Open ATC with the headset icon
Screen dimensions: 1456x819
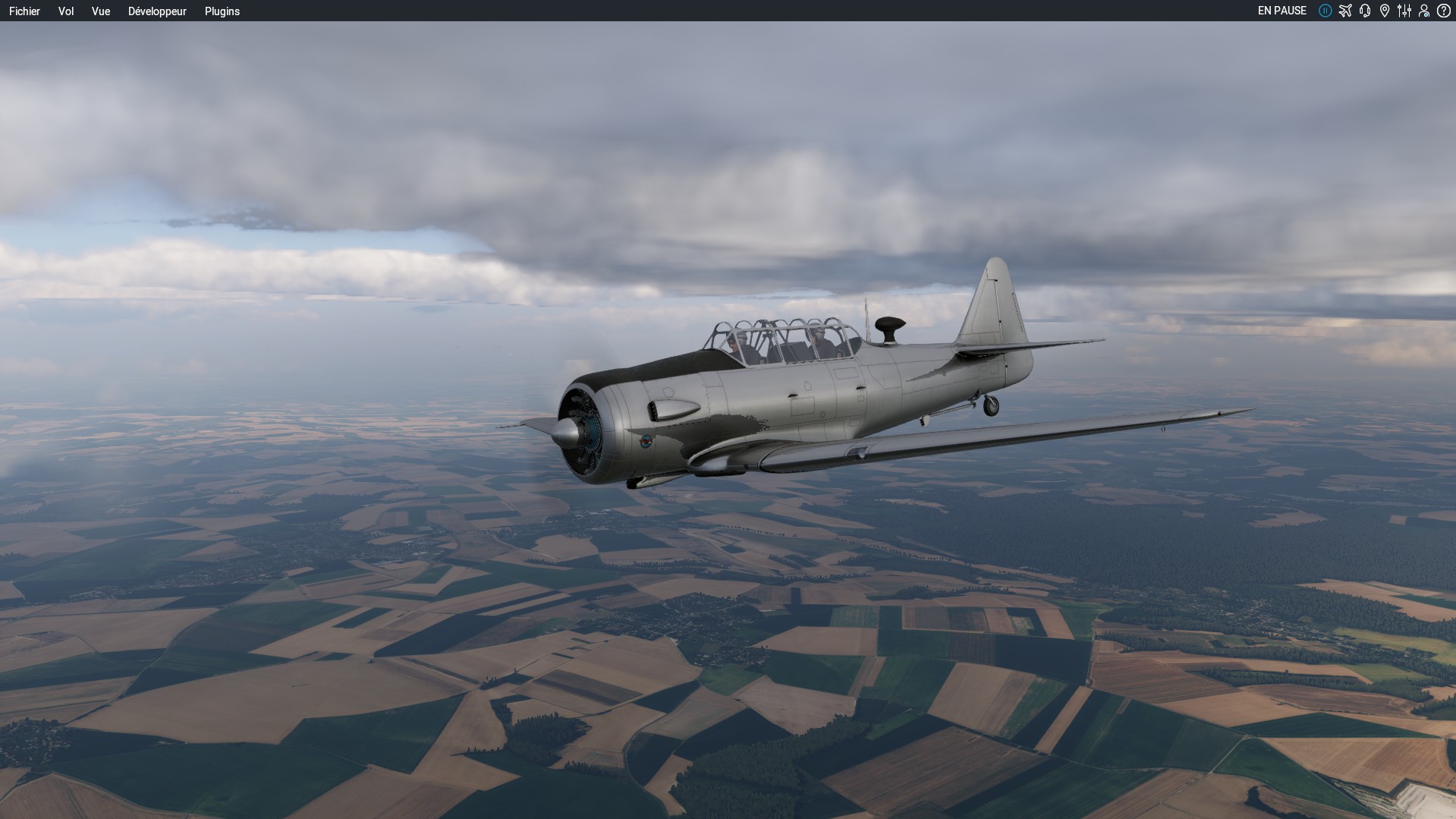tap(1365, 11)
